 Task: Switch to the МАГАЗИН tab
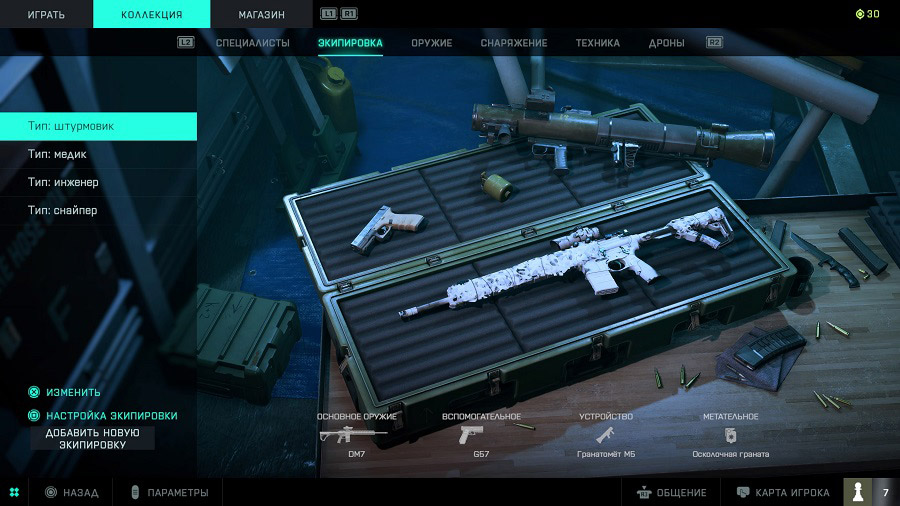pyautogui.click(x=261, y=14)
